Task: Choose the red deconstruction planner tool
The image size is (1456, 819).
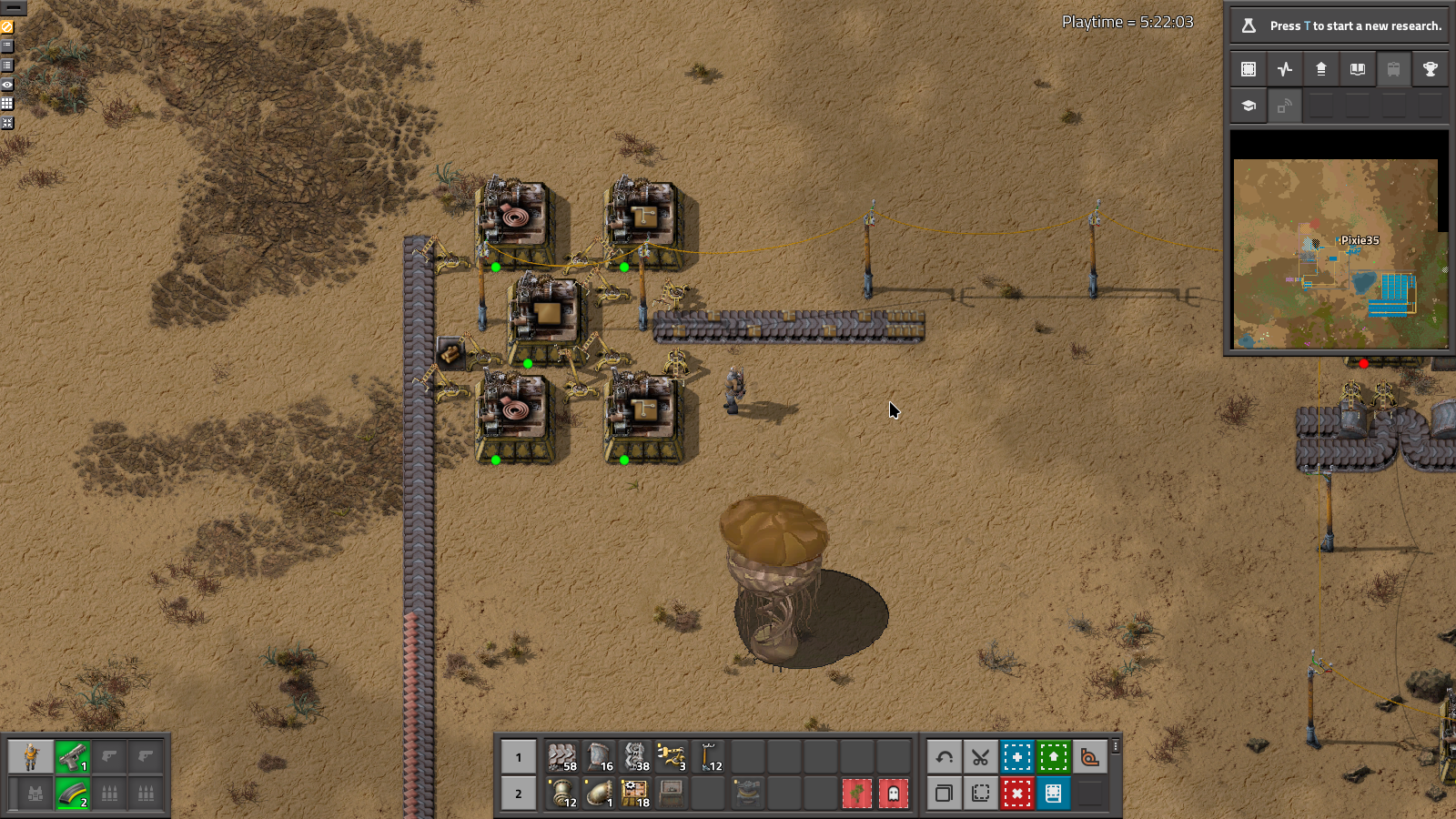Action: (x=1016, y=794)
